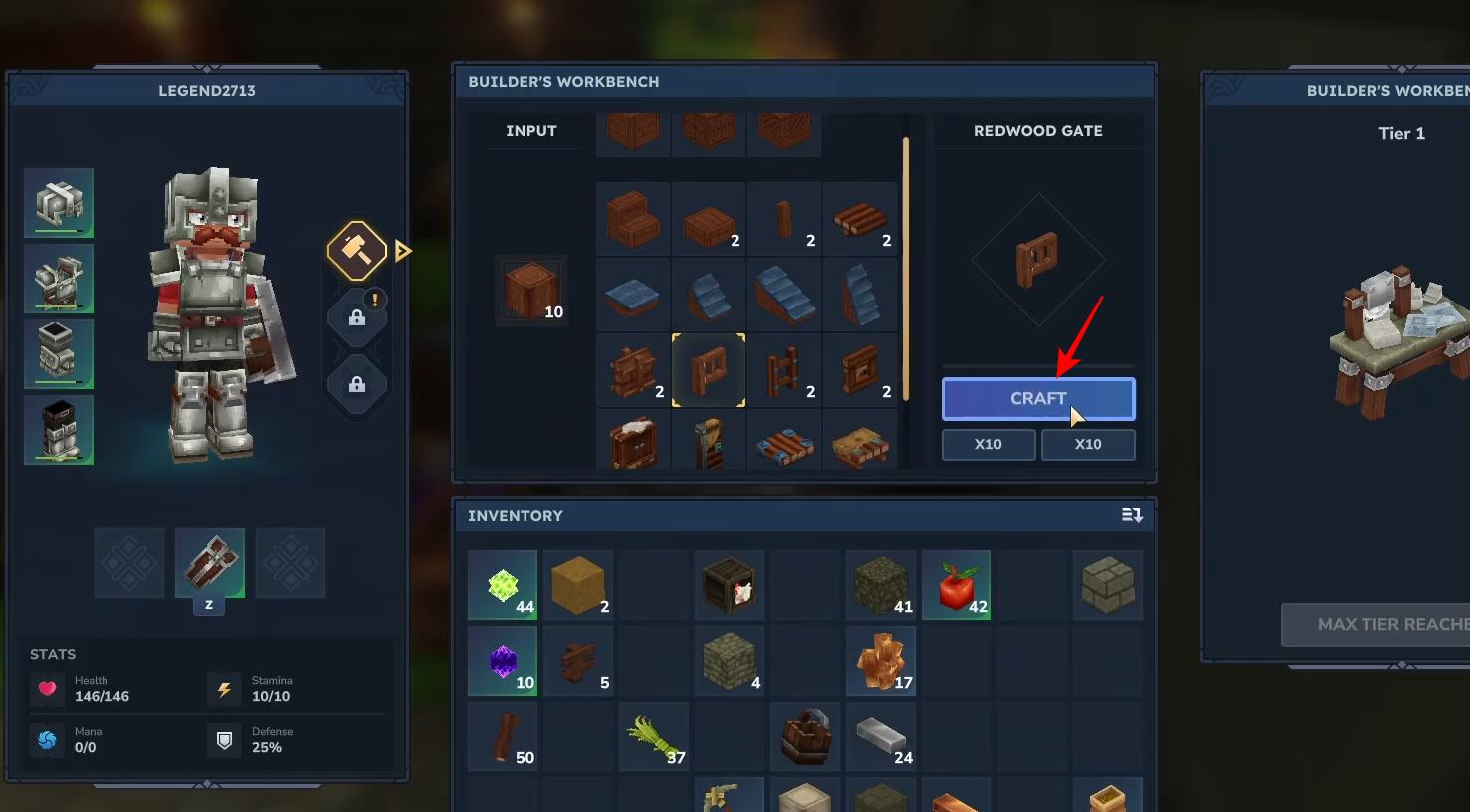
Task: Select the crate with chicken in inventory
Action: click(x=730, y=585)
